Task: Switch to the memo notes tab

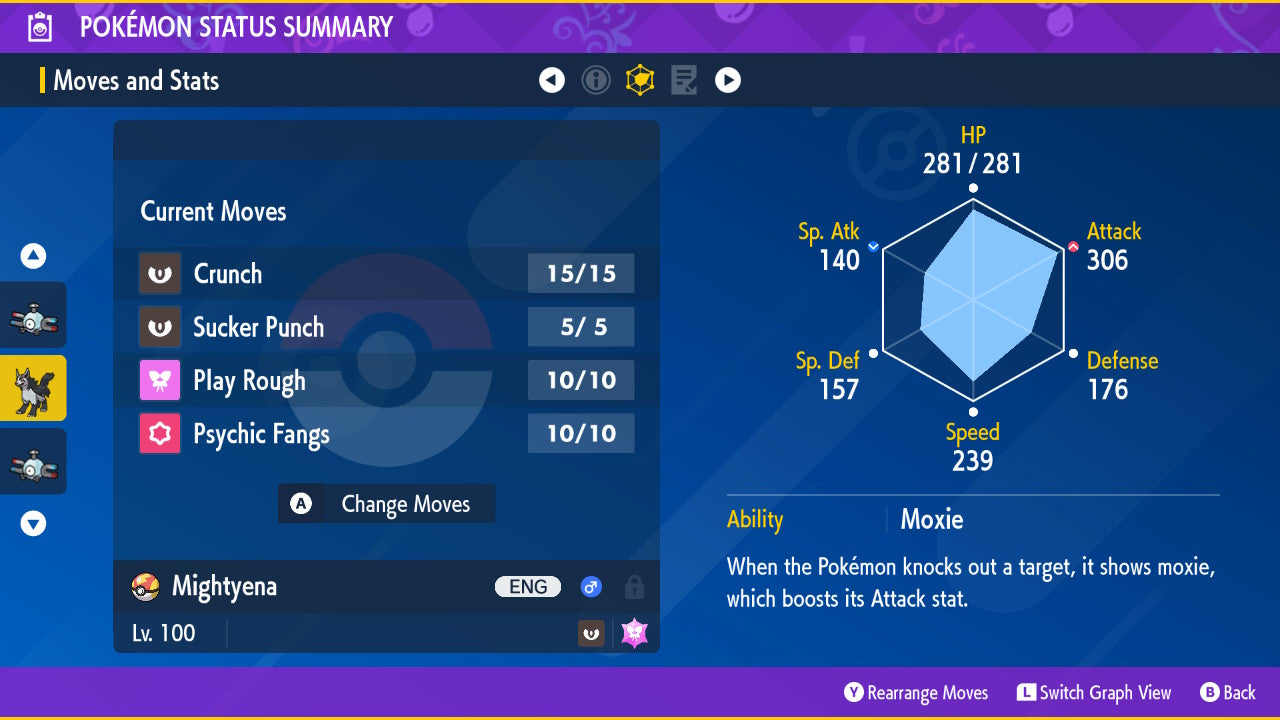Action: tap(684, 80)
